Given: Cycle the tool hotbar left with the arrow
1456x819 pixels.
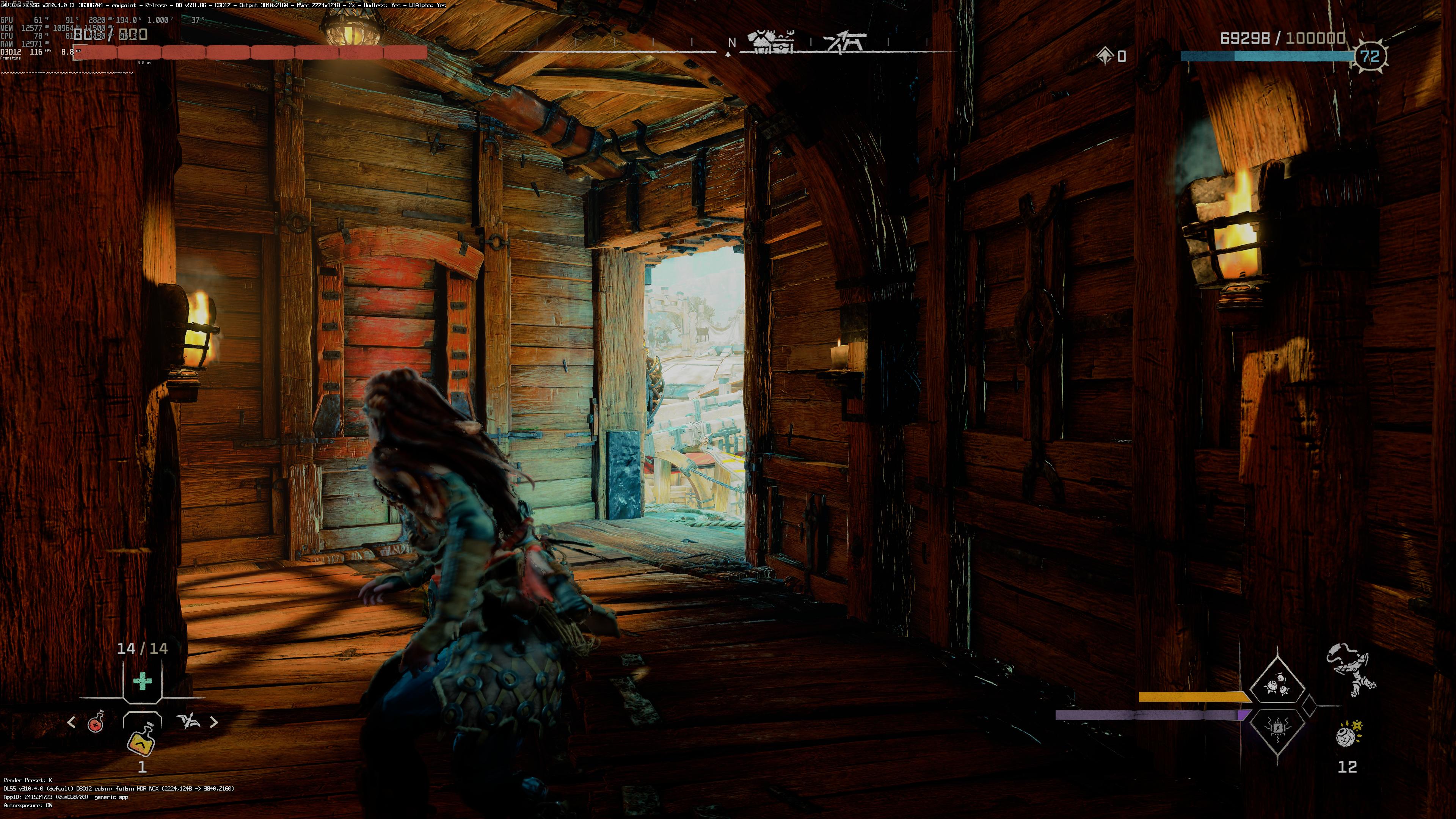Looking at the screenshot, I should click(x=71, y=722).
